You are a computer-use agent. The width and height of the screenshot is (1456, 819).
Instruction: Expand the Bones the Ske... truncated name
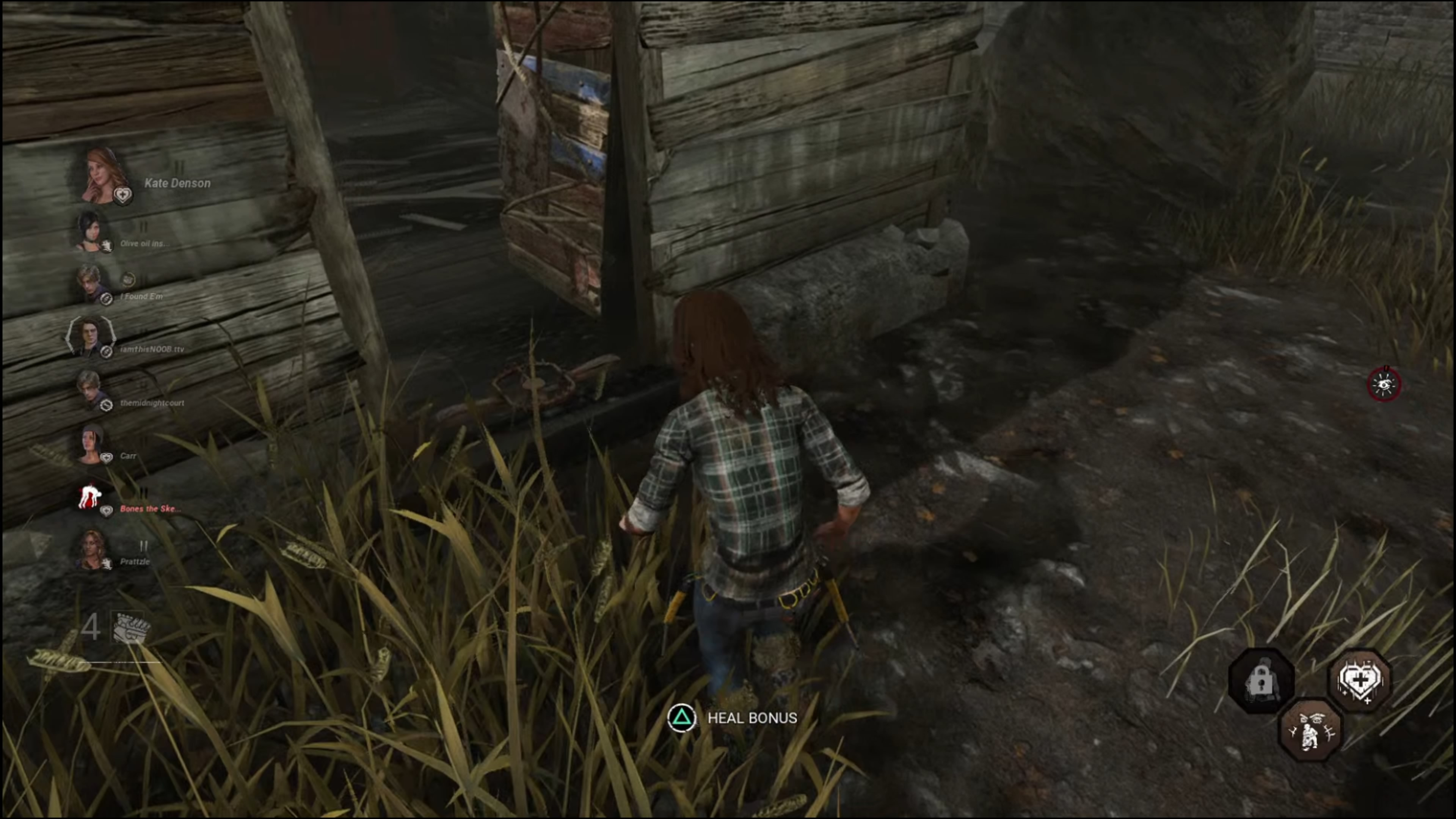tap(149, 509)
